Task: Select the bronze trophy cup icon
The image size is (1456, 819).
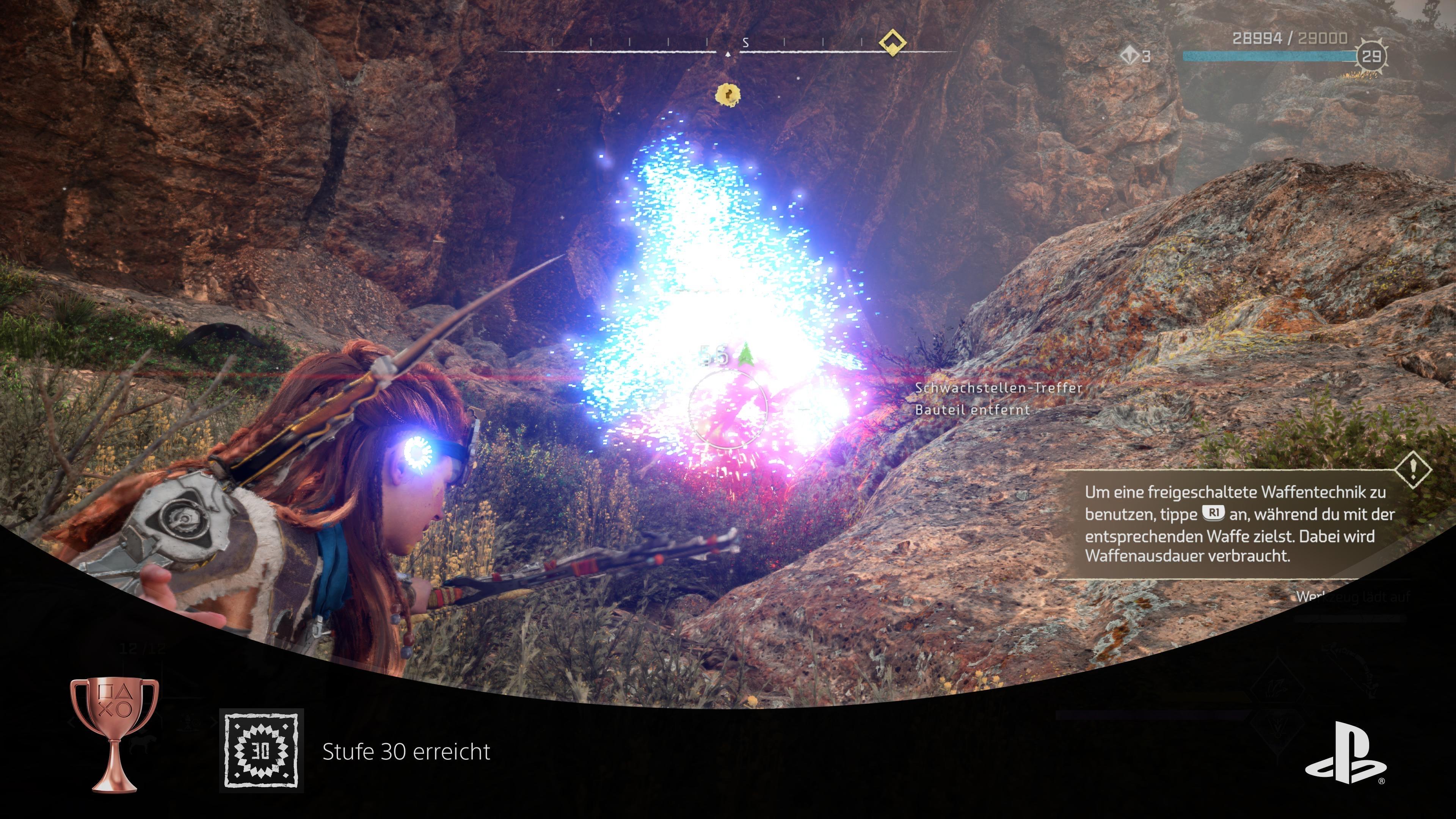Action: pyautogui.click(x=114, y=734)
